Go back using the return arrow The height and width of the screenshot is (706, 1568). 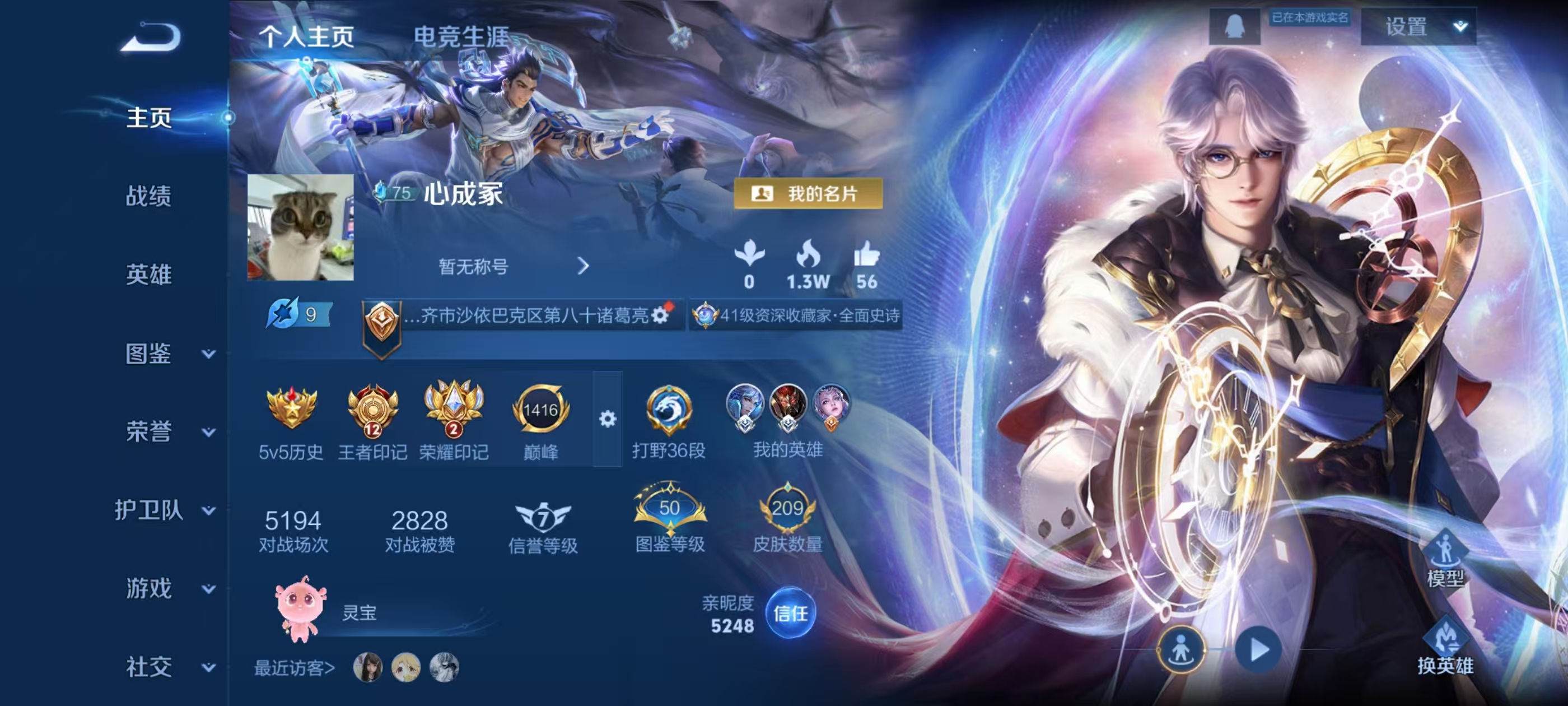pos(150,38)
